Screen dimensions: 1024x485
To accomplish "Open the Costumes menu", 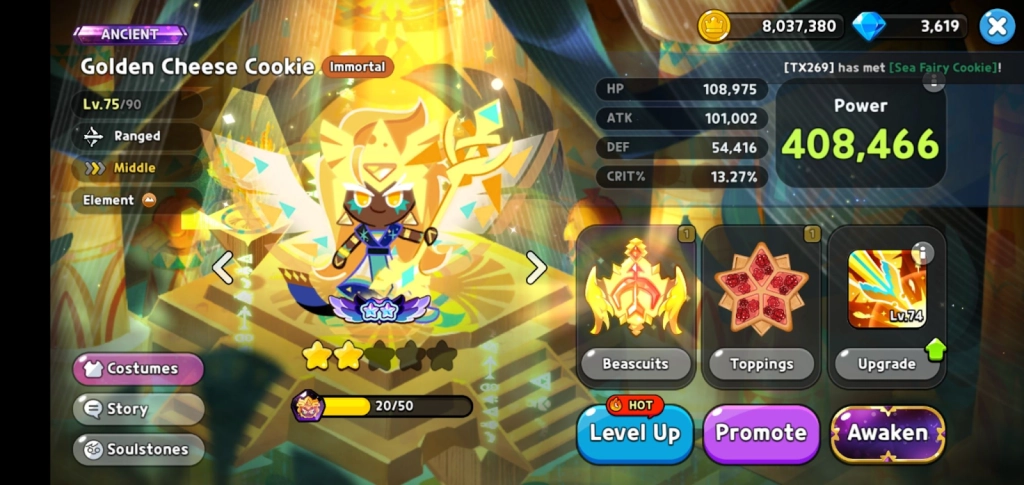I will 138,369.
